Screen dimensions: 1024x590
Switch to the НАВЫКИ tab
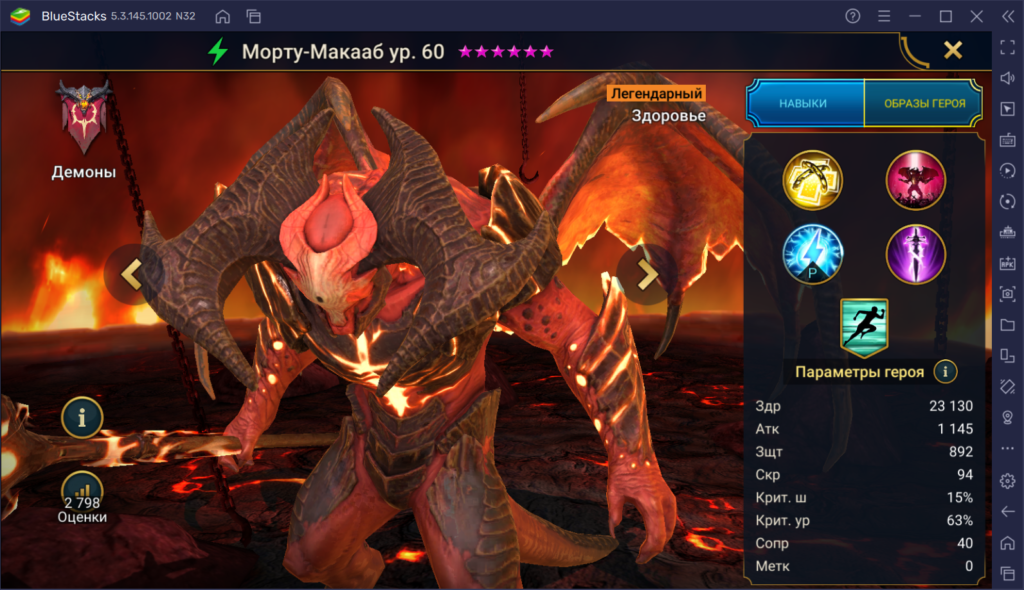point(804,103)
